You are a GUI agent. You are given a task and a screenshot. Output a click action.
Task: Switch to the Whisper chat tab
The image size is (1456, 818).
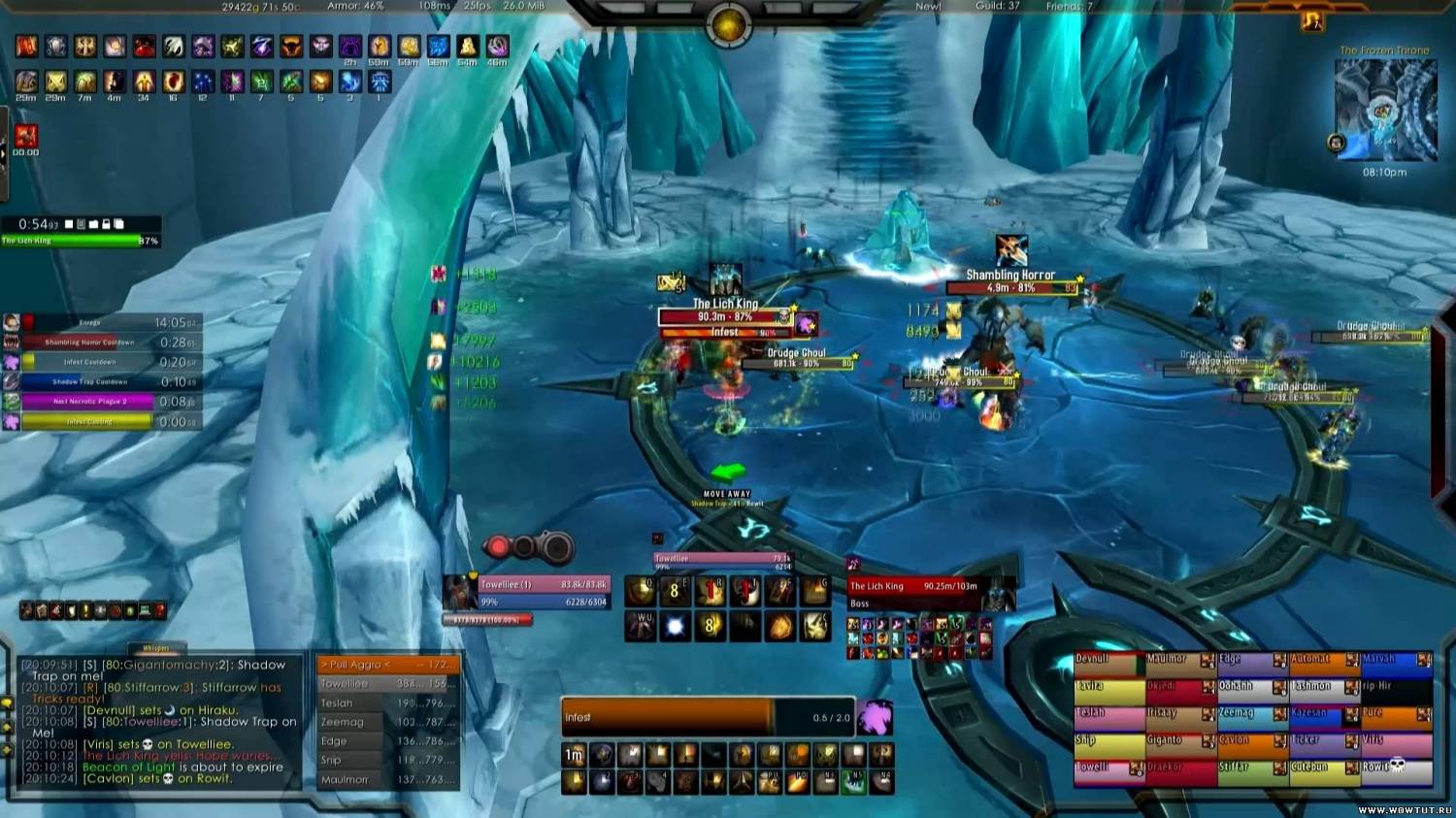coord(155,648)
